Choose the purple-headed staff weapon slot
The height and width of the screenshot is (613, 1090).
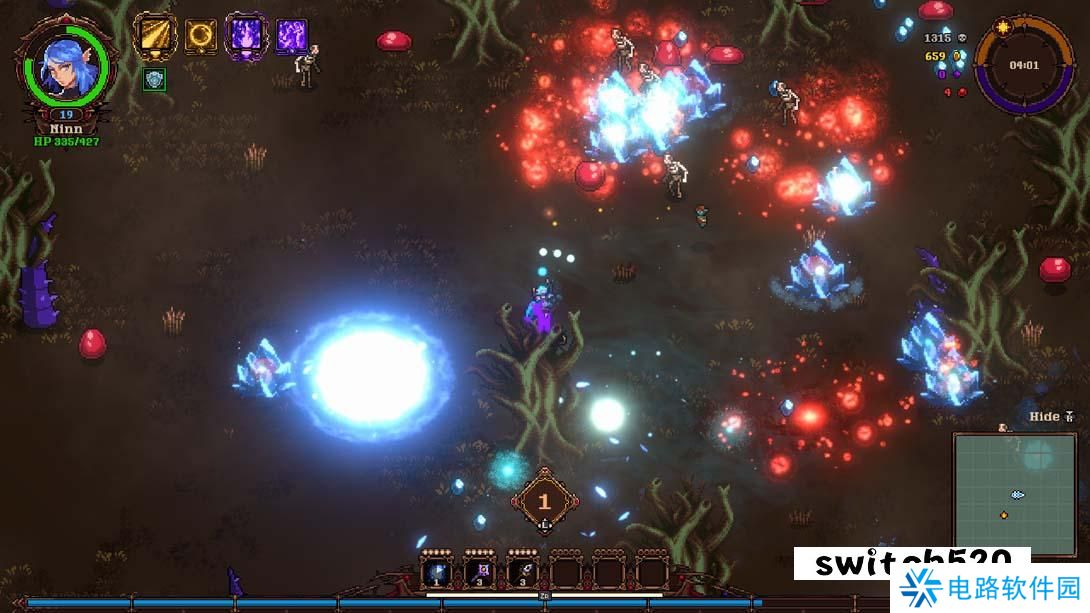(479, 573)
